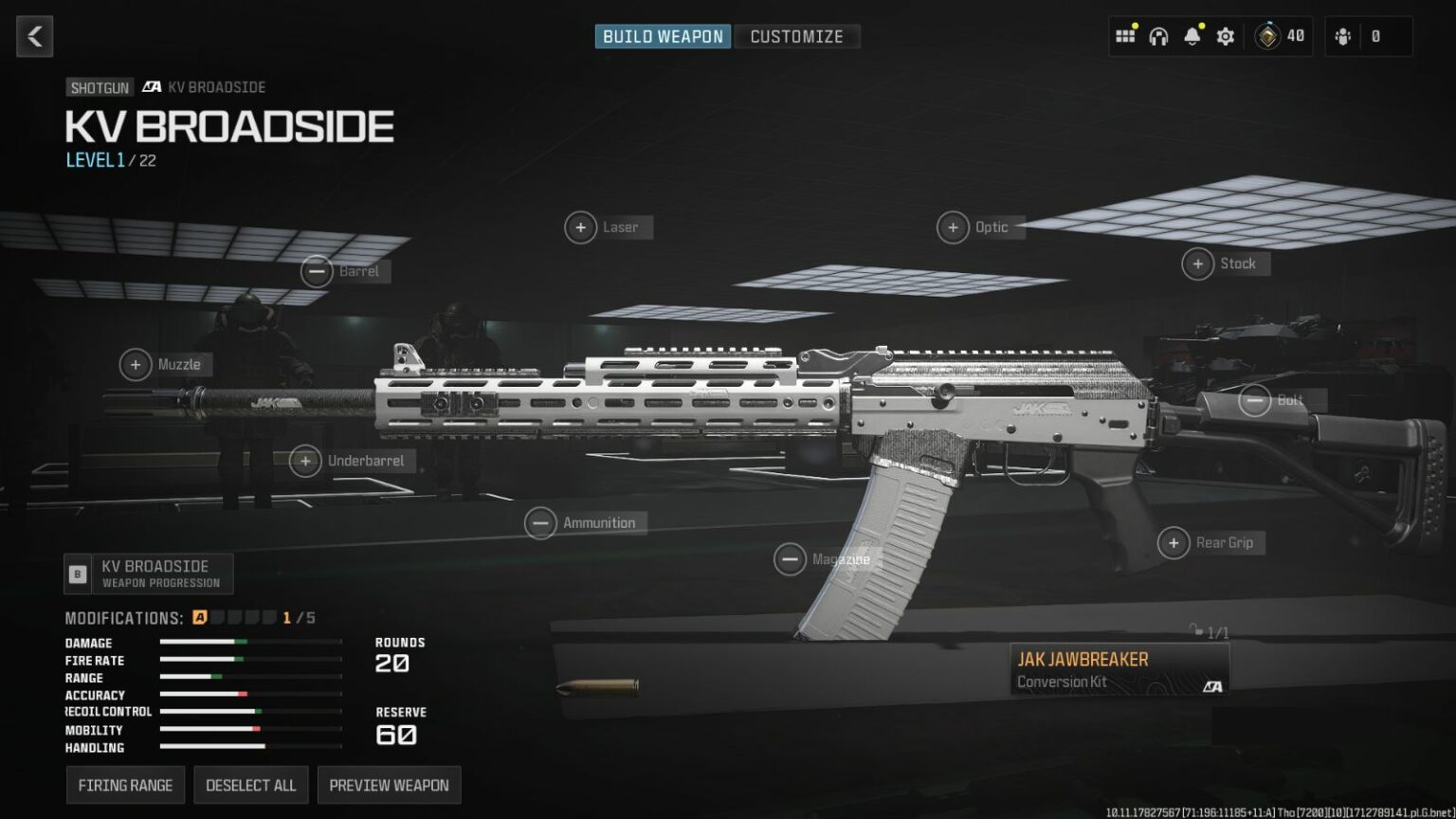
Task: Change the equipped Magazine
Action: (x=791, y=559)
